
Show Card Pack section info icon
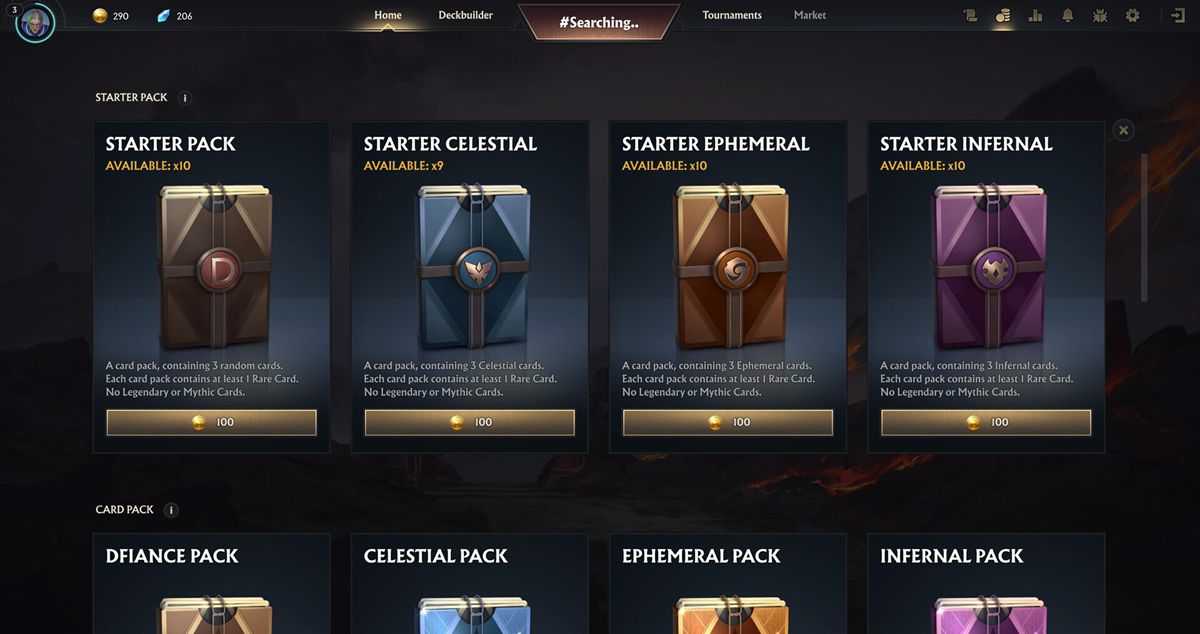click(x=171, y=510)
